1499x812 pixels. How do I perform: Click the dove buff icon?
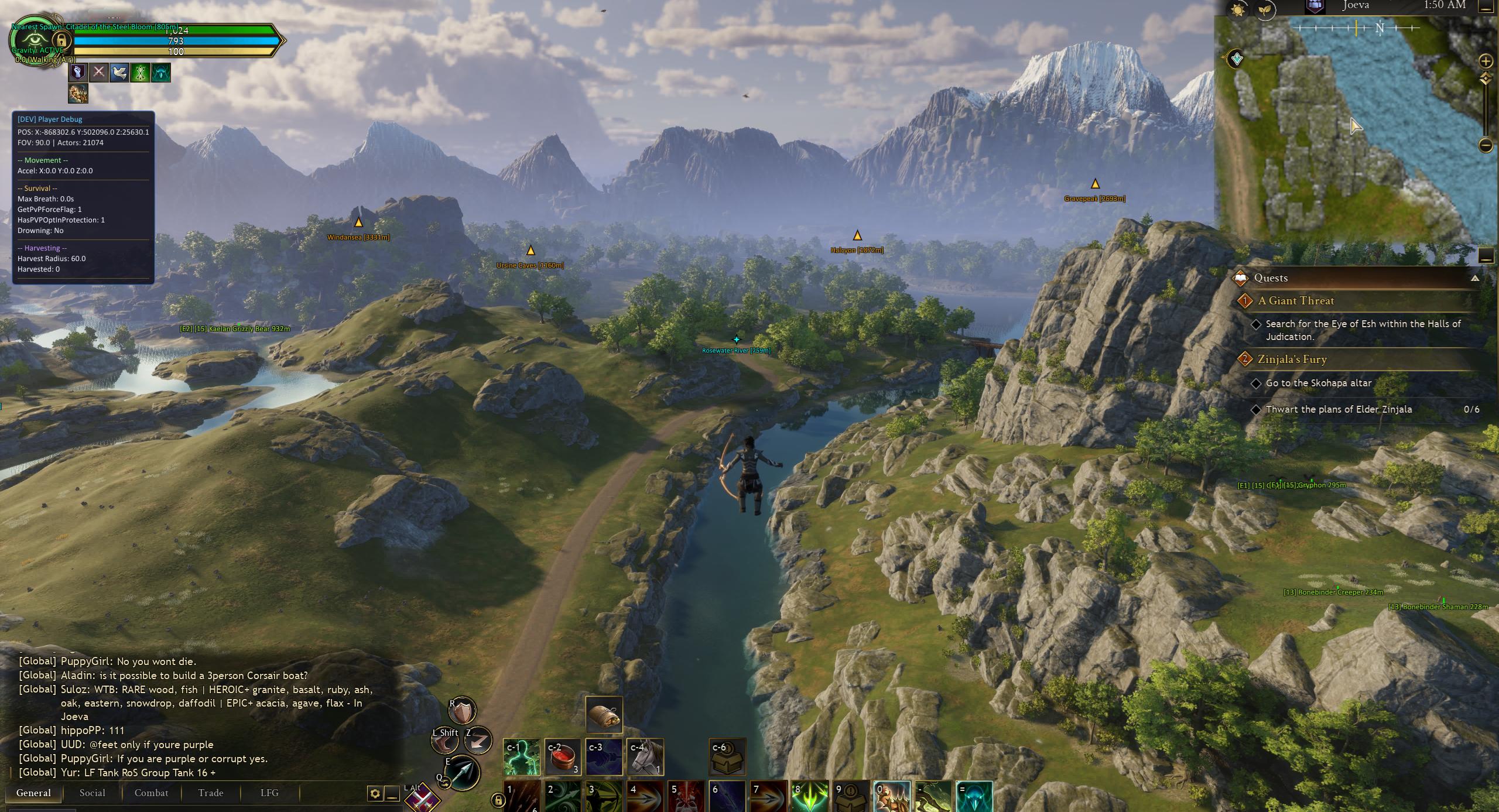pyautogui.click(x=119, y=73)
